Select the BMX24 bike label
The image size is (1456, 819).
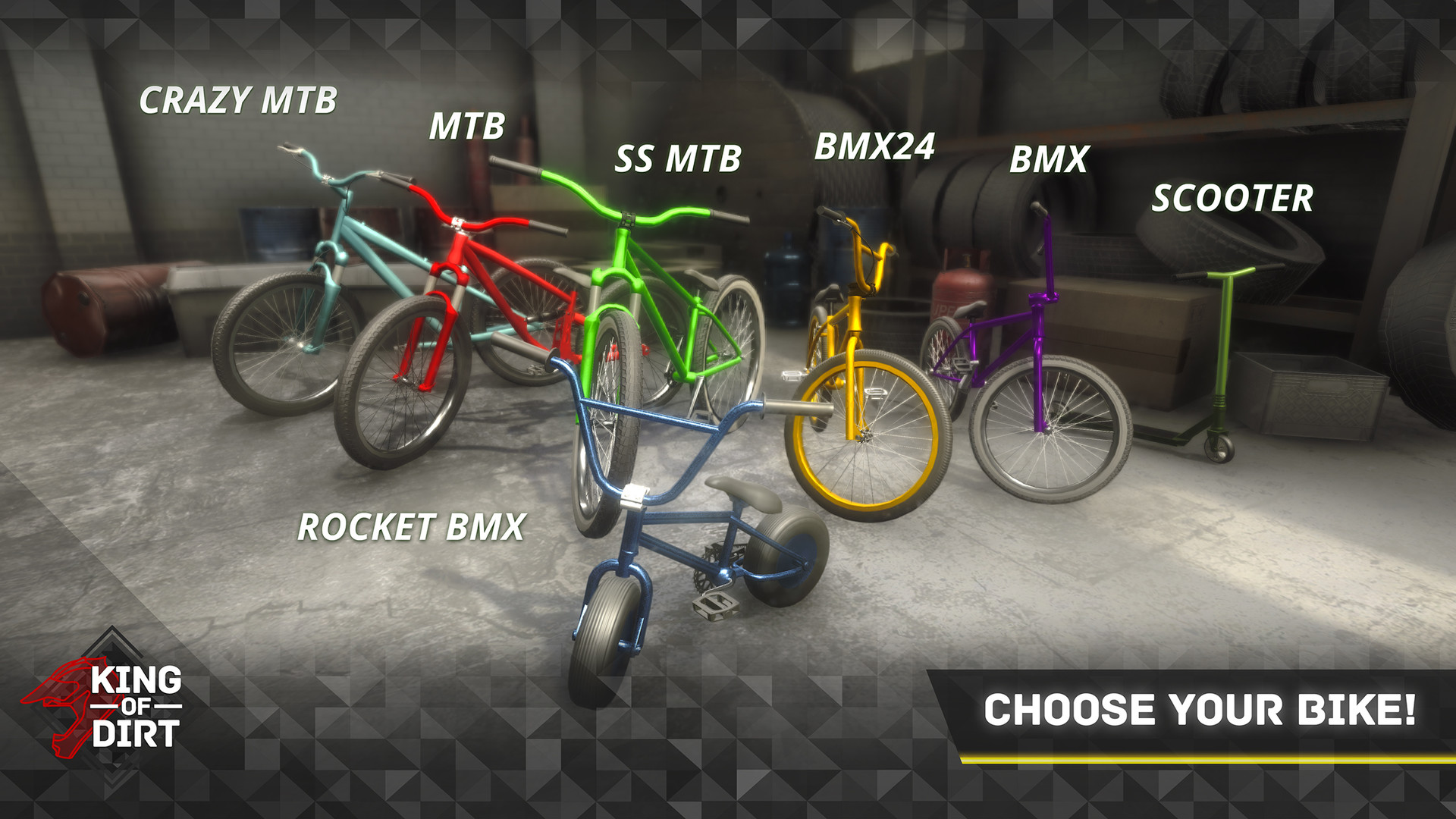[x=874, y=146]
